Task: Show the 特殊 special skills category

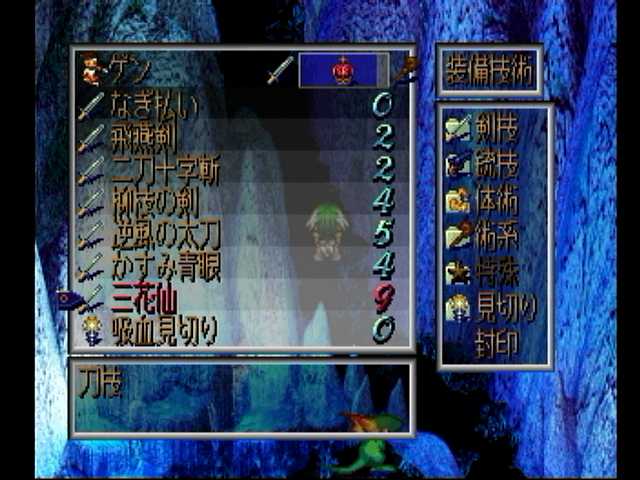Action: (x=495, y=271)
